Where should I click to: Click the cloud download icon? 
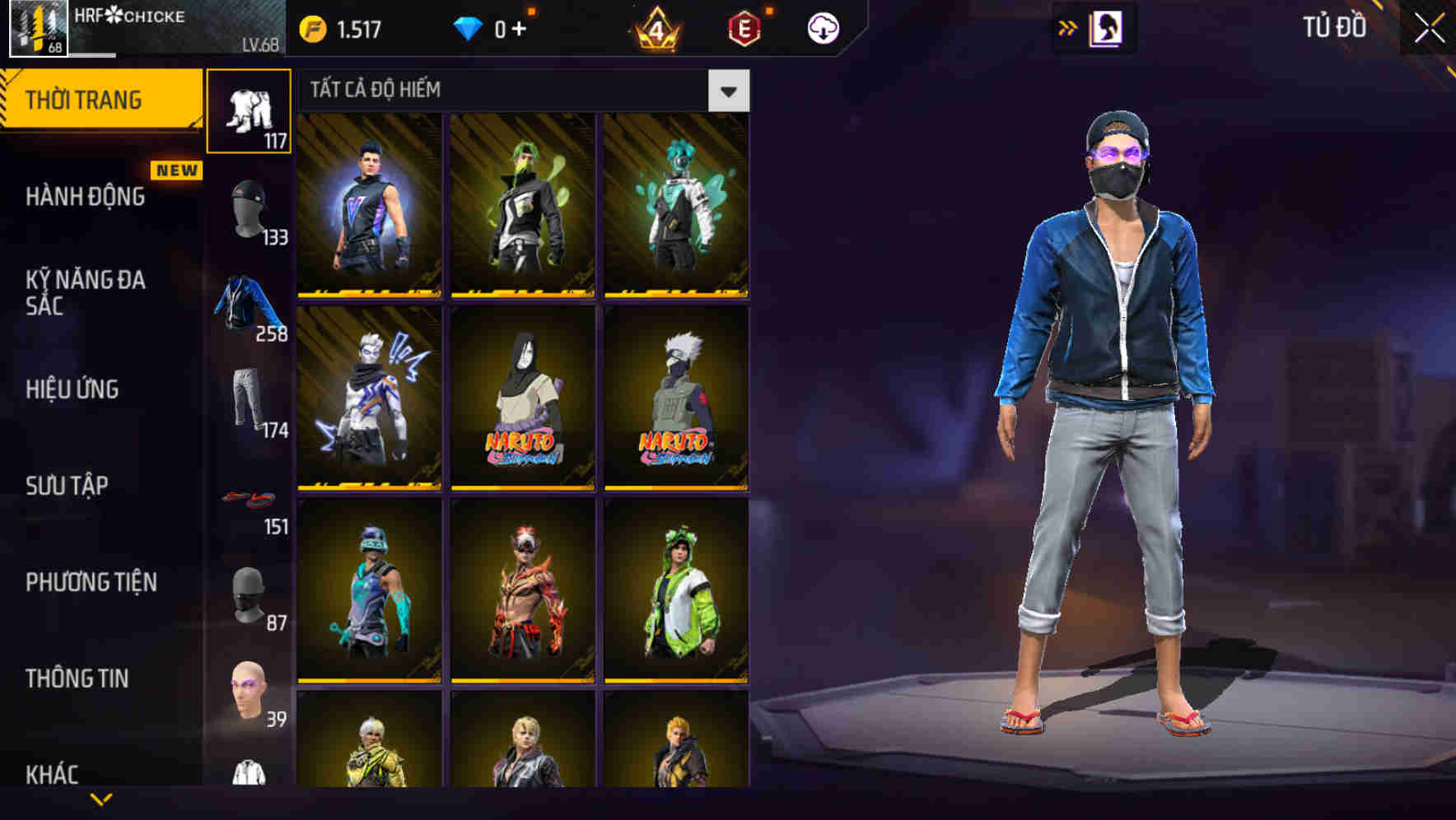(x=824, y=27)
